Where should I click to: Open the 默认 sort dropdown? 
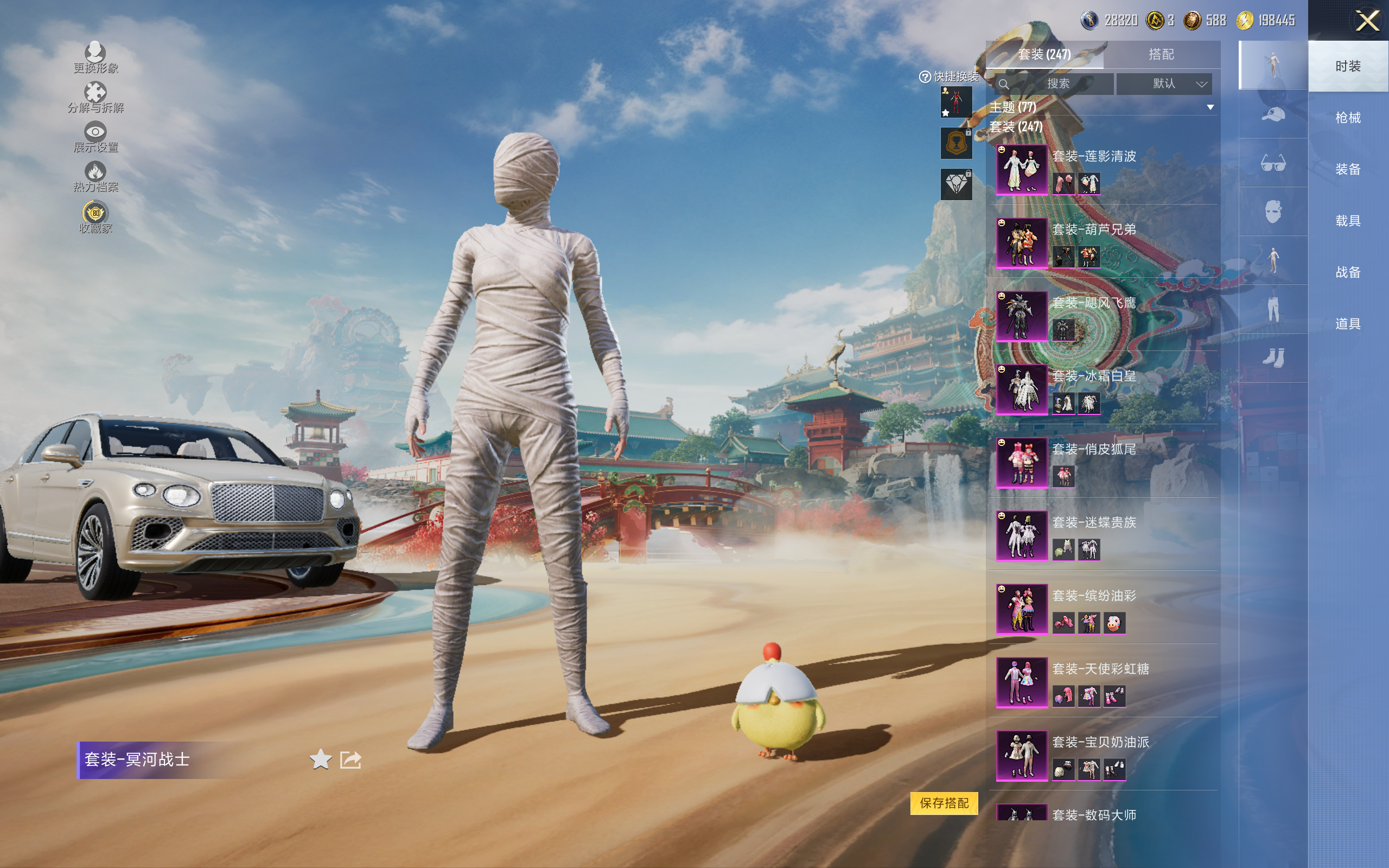tap(1164, 84)
